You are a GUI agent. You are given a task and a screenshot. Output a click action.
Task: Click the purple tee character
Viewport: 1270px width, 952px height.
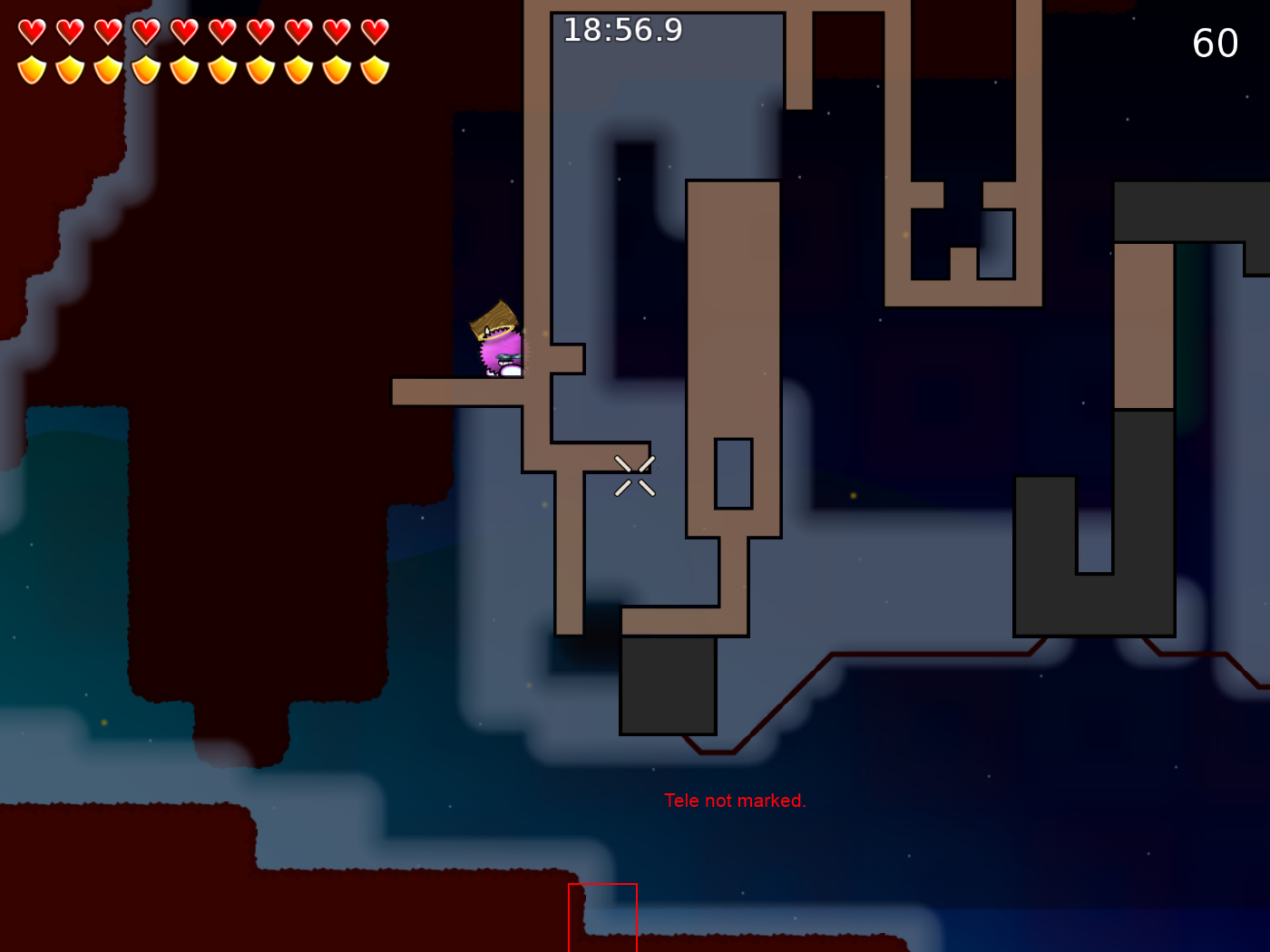(498, 352)
